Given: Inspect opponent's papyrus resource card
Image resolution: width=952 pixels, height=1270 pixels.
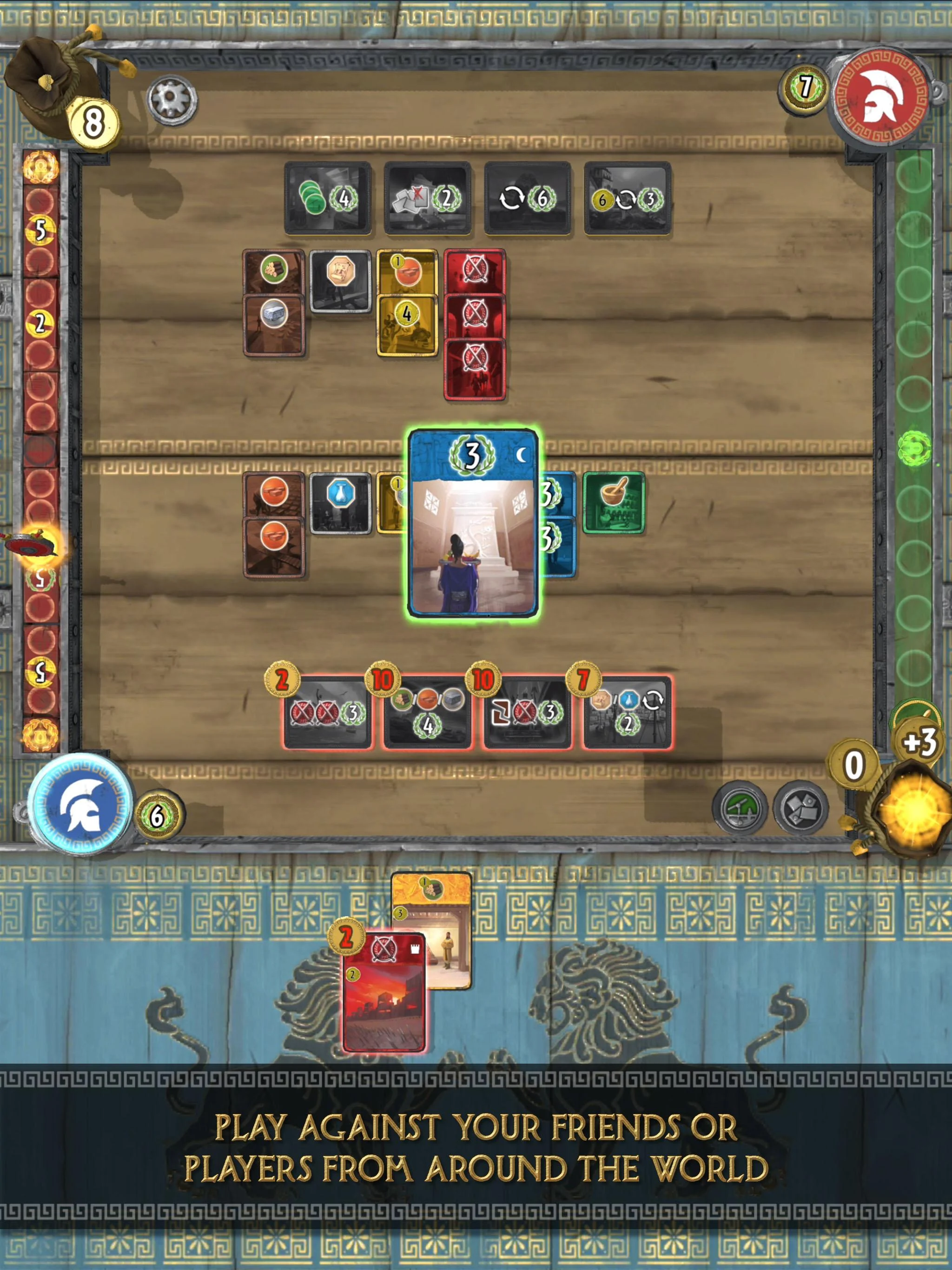Looking at the screenshot, I should point(340,280).
